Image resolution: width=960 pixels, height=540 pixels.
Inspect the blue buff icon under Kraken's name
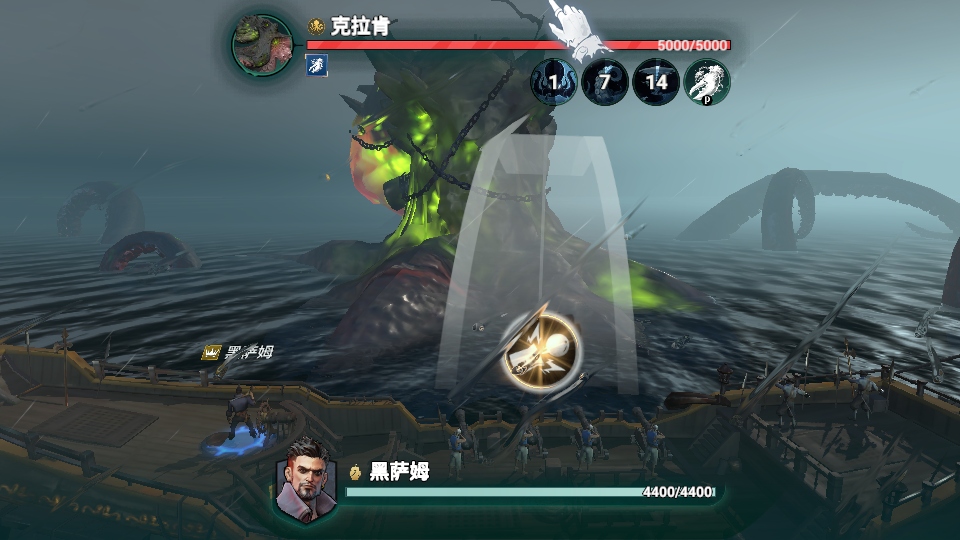click(316, 66)
